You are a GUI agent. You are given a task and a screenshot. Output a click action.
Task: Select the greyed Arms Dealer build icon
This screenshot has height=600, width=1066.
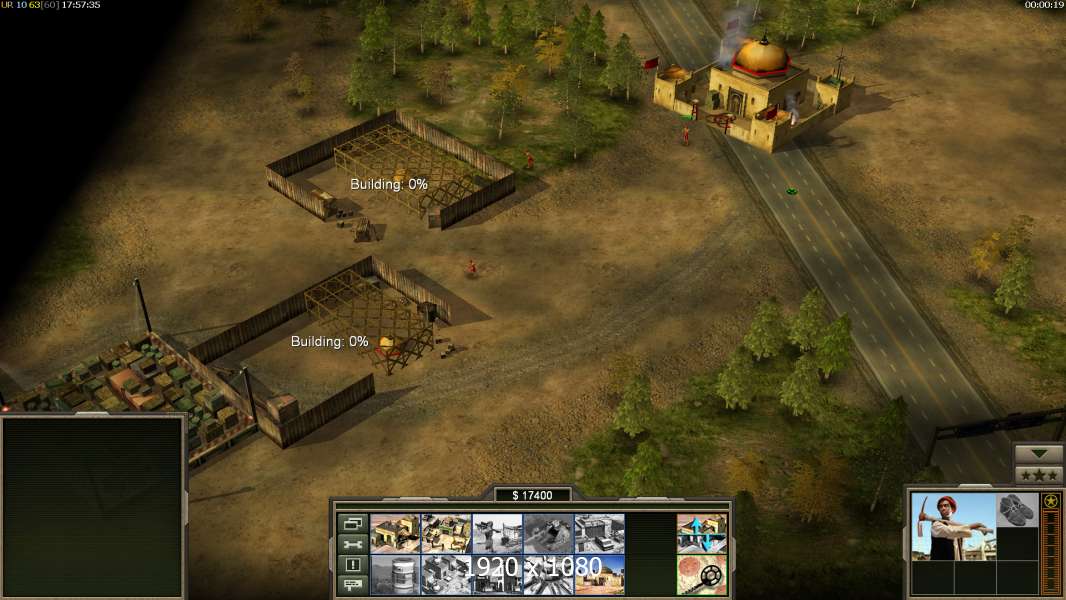pos(599,534)
